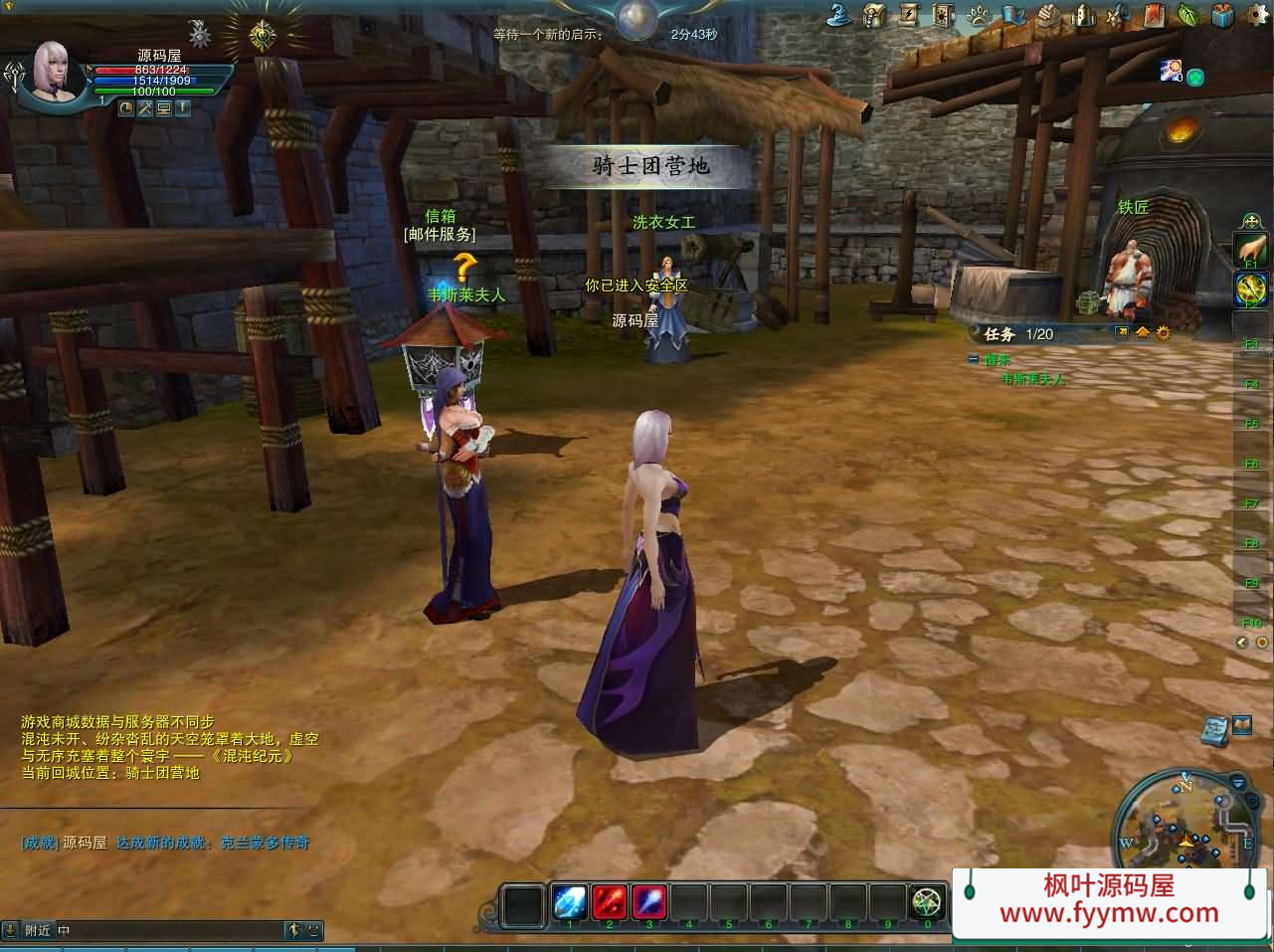This screenshot has width=1274, height=952.
Task: Click the paw print pet icon
Action: pyautogui.click(x=979, y=15)
